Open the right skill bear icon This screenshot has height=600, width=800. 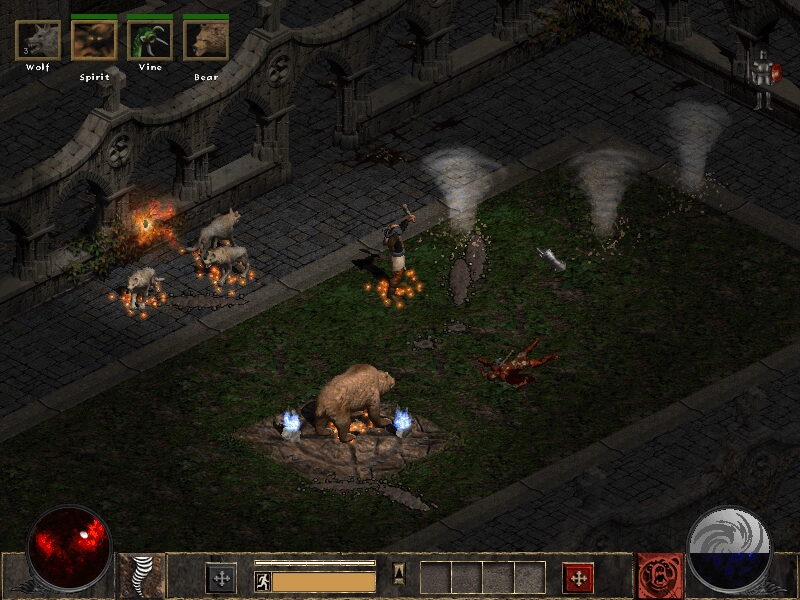click(x=660, y=576)
